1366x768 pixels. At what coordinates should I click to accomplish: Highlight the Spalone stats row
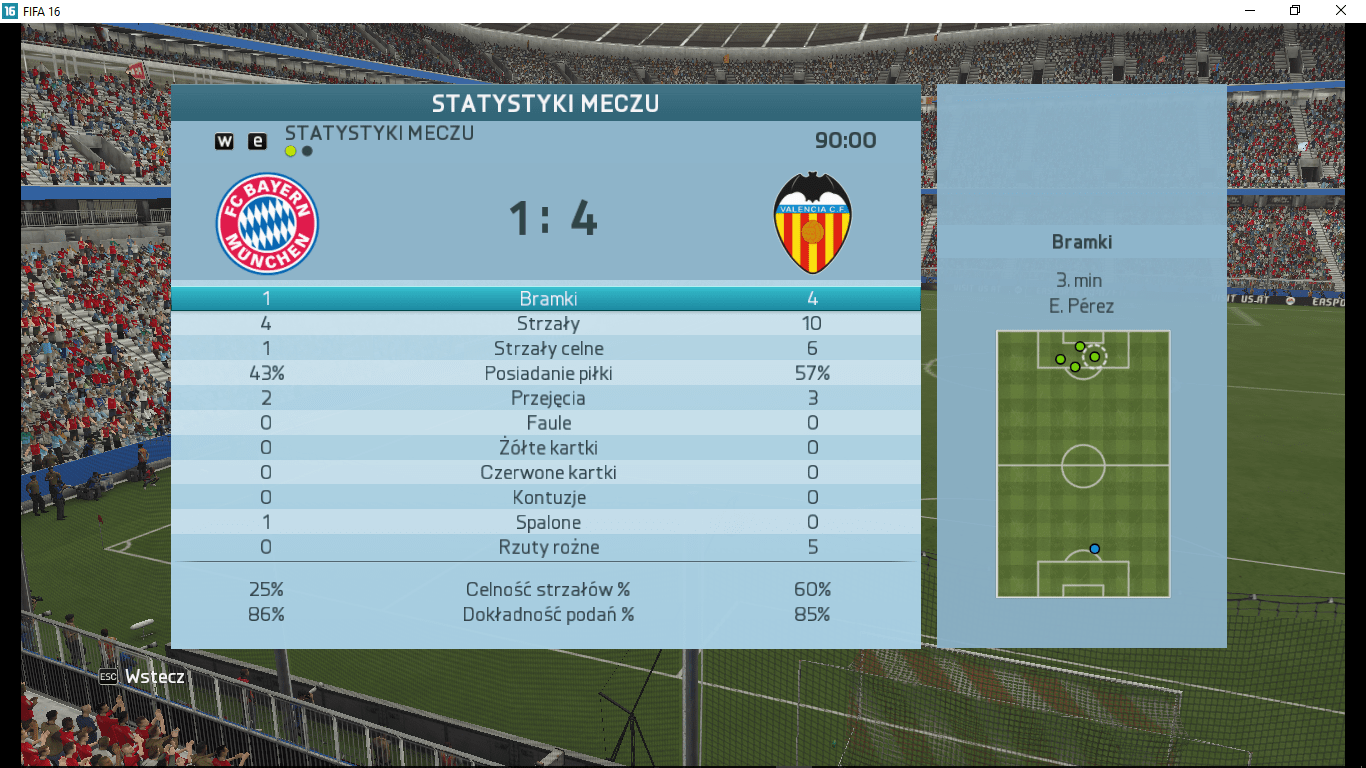[547, 523]
